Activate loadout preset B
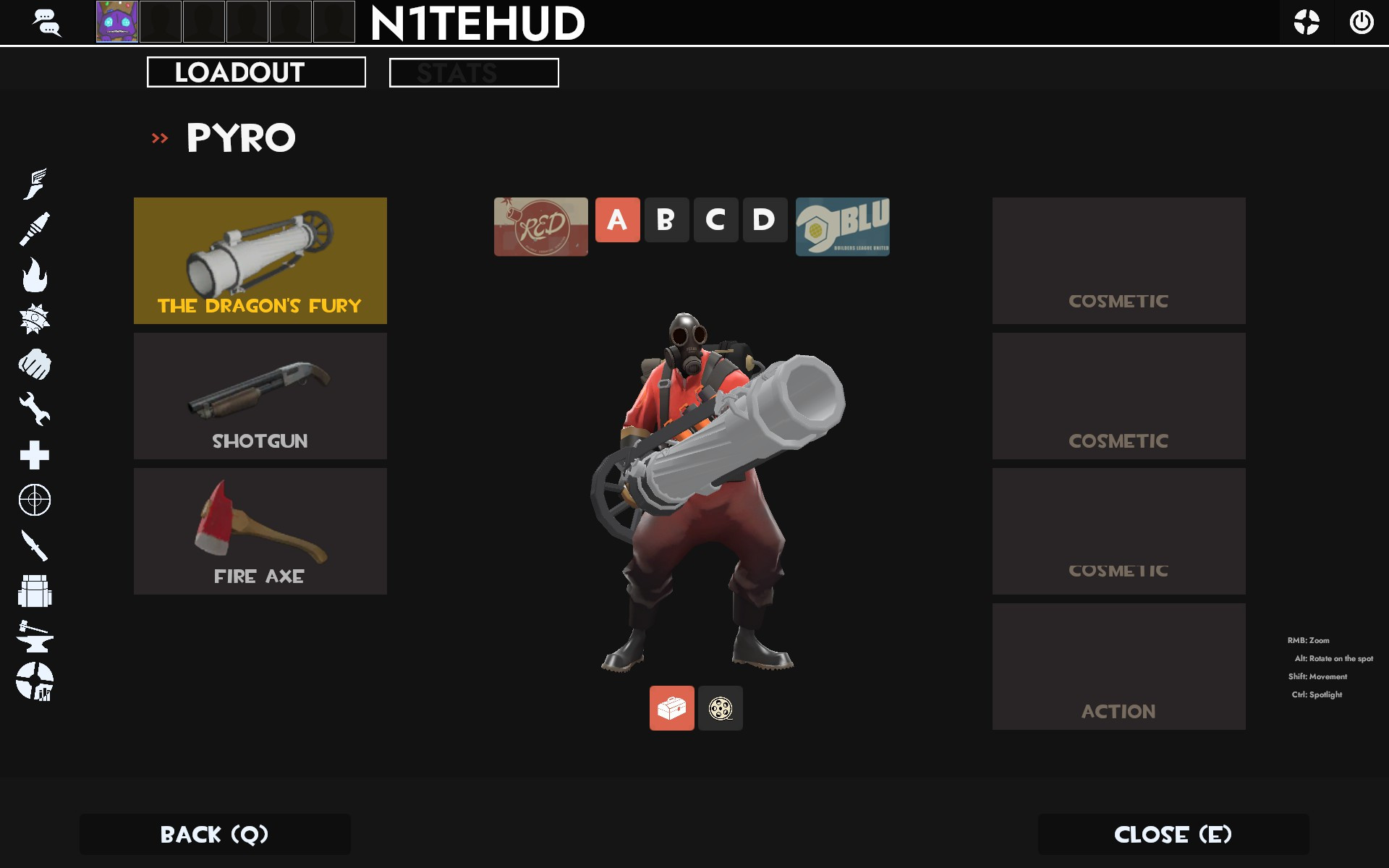 coord(666,221)
